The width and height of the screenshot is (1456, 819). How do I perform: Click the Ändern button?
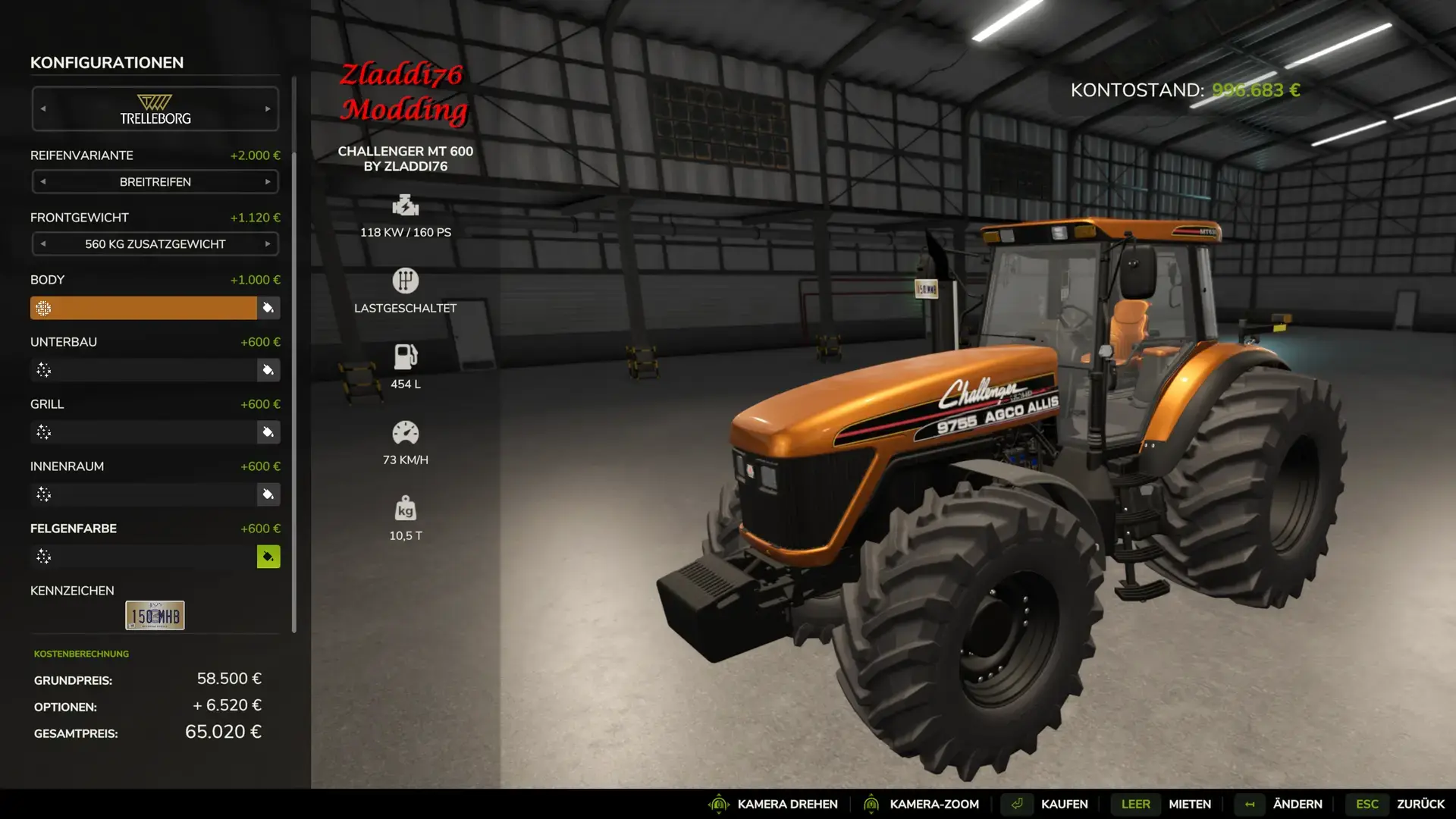1297,804
